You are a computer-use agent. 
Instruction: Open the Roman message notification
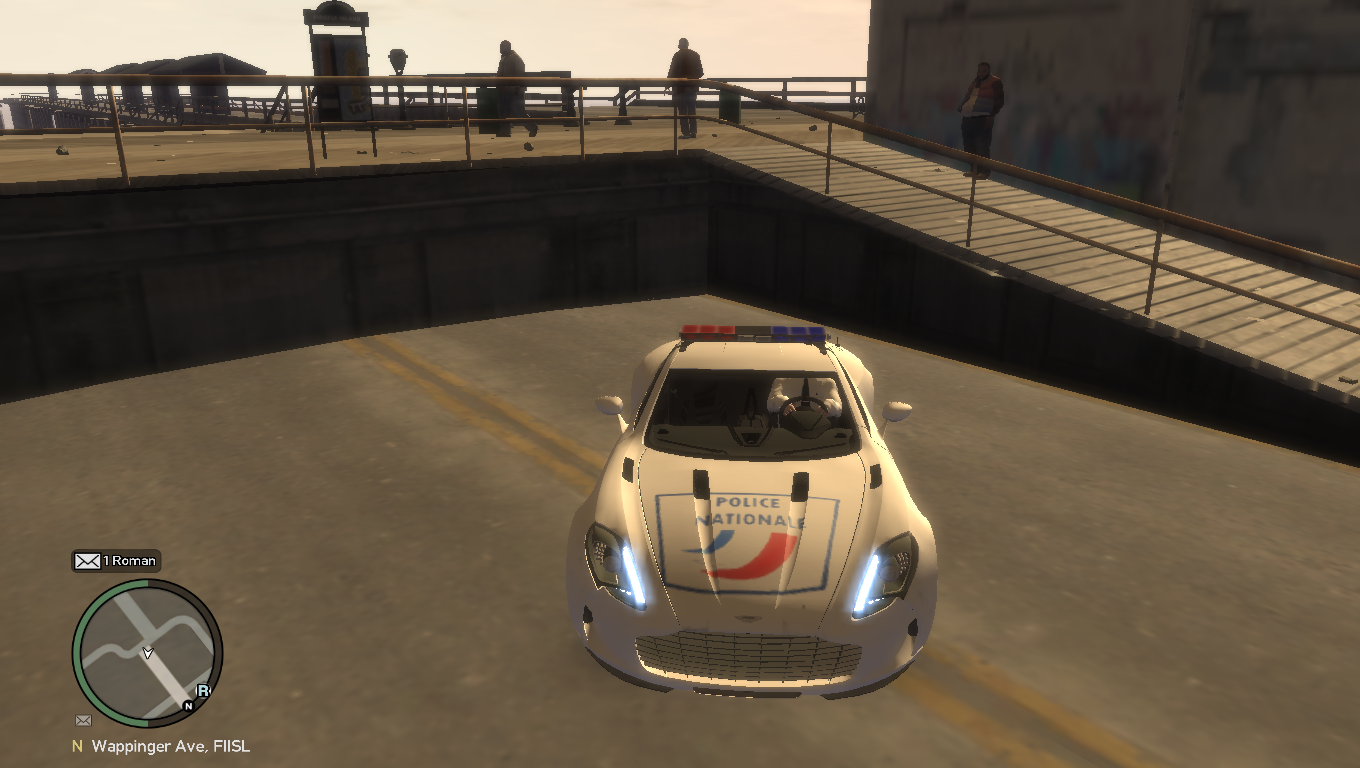click(116, 561)
